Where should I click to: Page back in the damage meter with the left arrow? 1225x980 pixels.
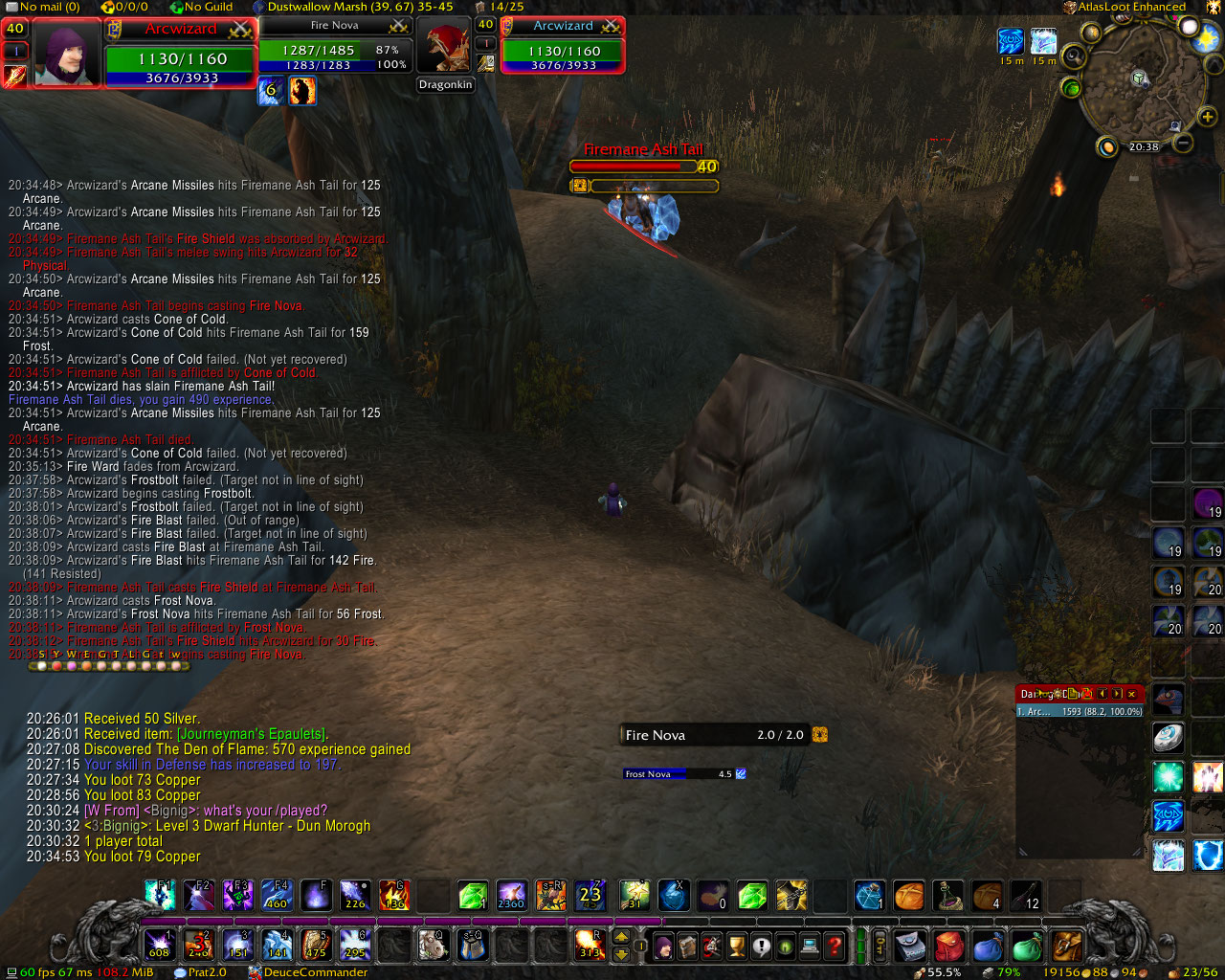click(x=1101, y=694)
